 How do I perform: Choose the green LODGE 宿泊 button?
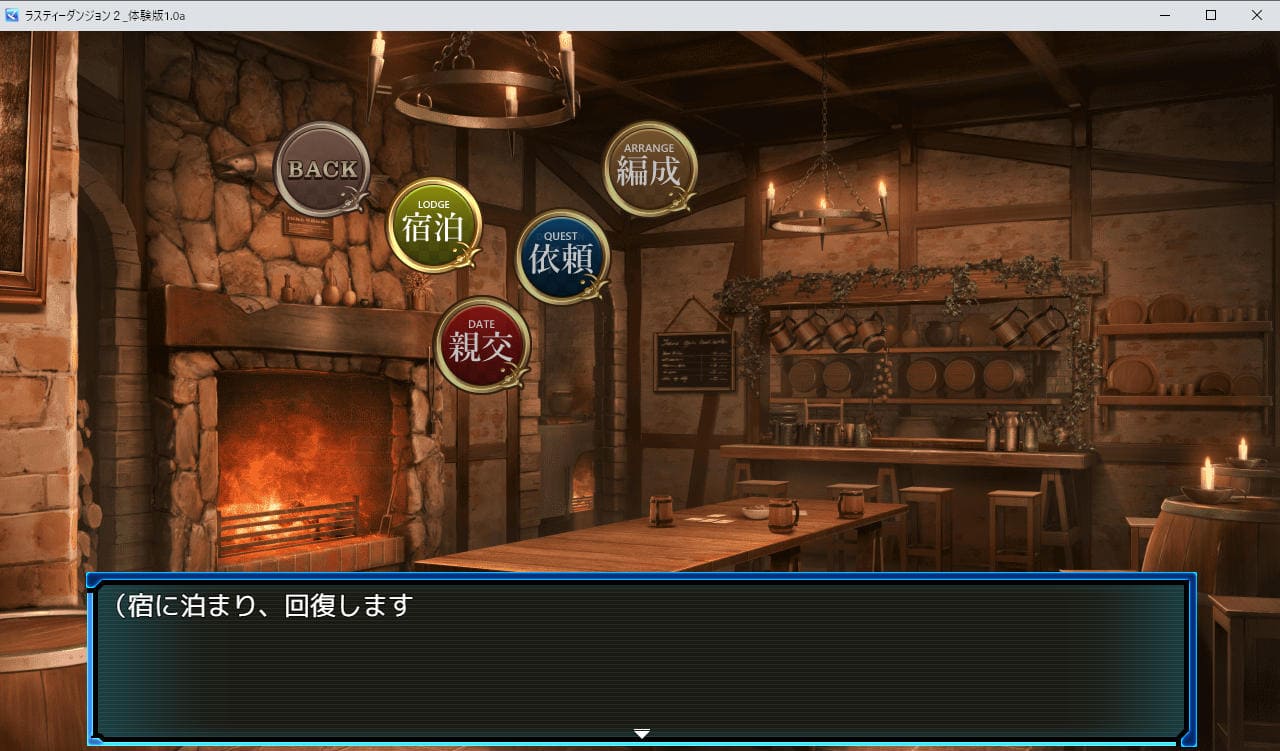pyautogui.click(x=433, y=225)
